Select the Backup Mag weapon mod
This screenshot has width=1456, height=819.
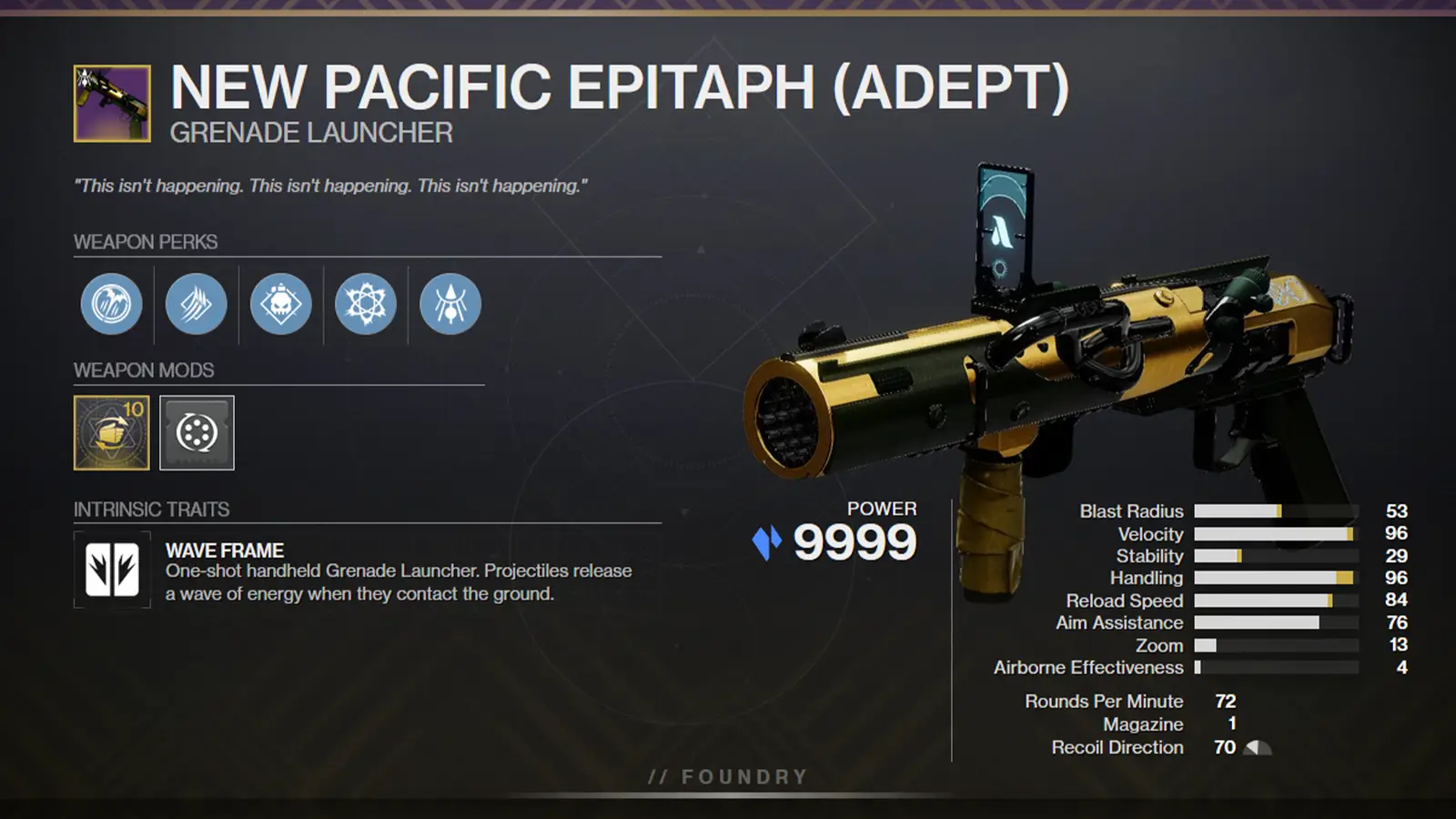click(197, 433)
